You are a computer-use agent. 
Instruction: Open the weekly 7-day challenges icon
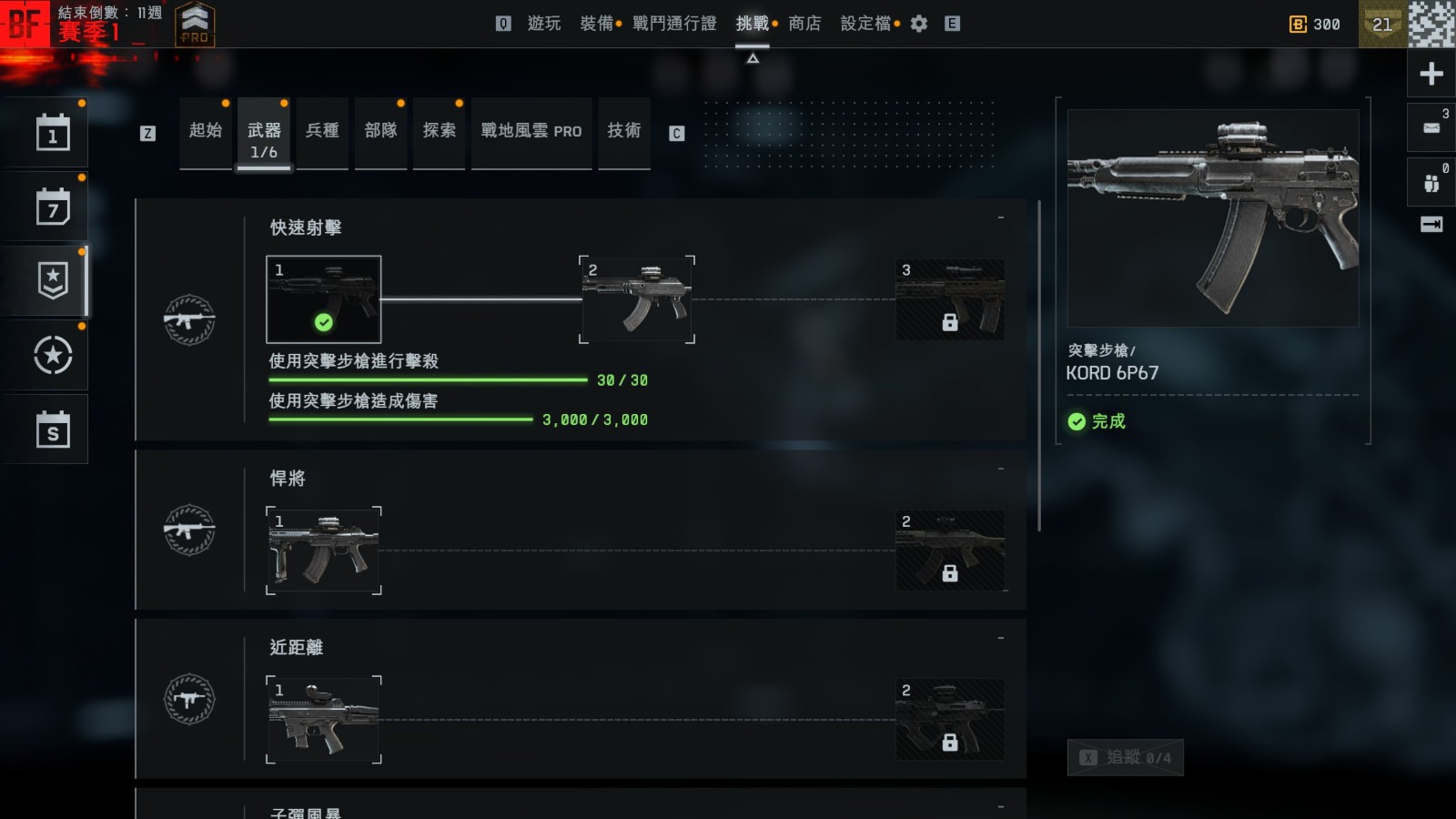(x=53, y=207)
